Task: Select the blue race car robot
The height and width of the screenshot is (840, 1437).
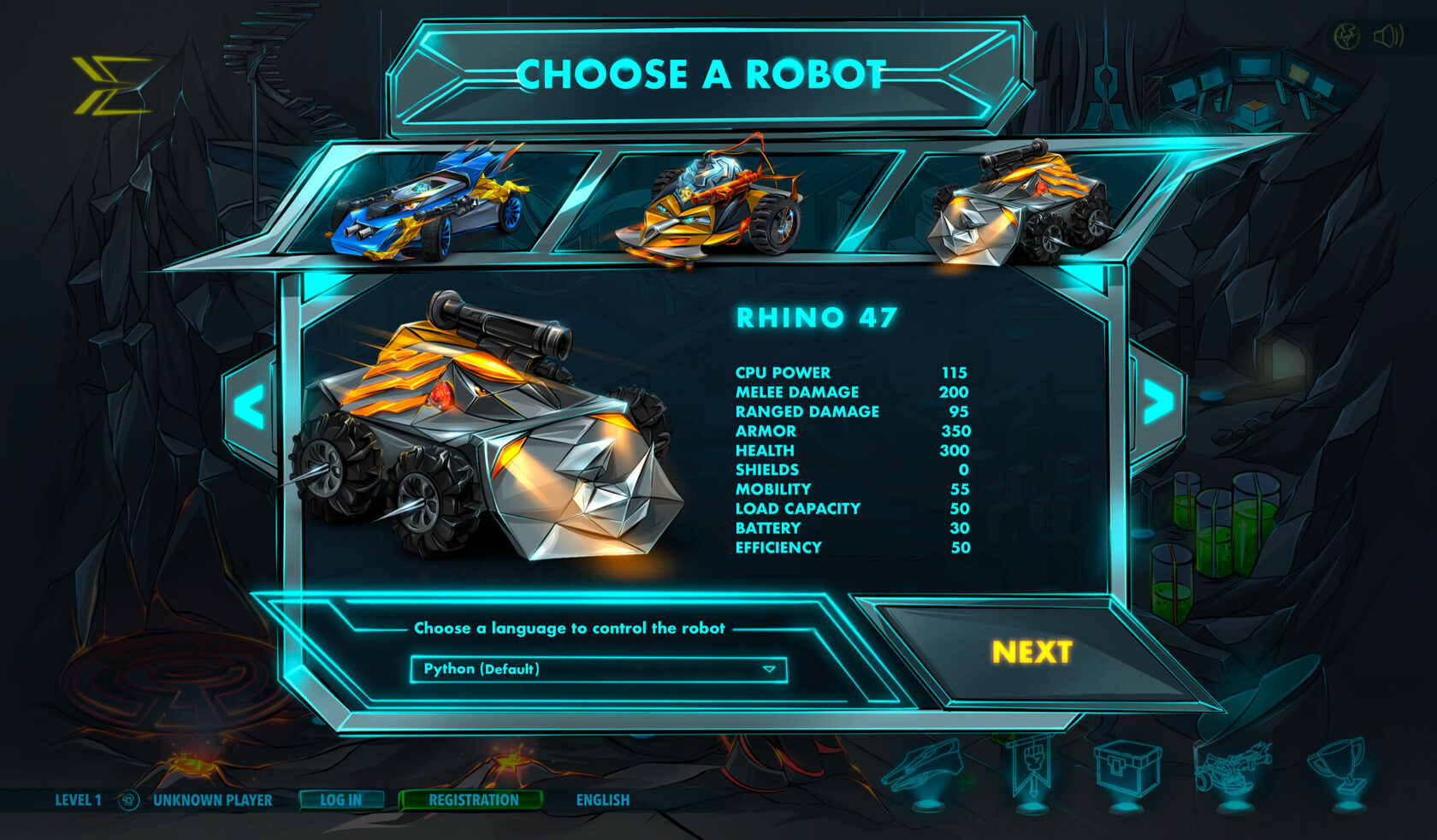Action: tap(429, 204)
